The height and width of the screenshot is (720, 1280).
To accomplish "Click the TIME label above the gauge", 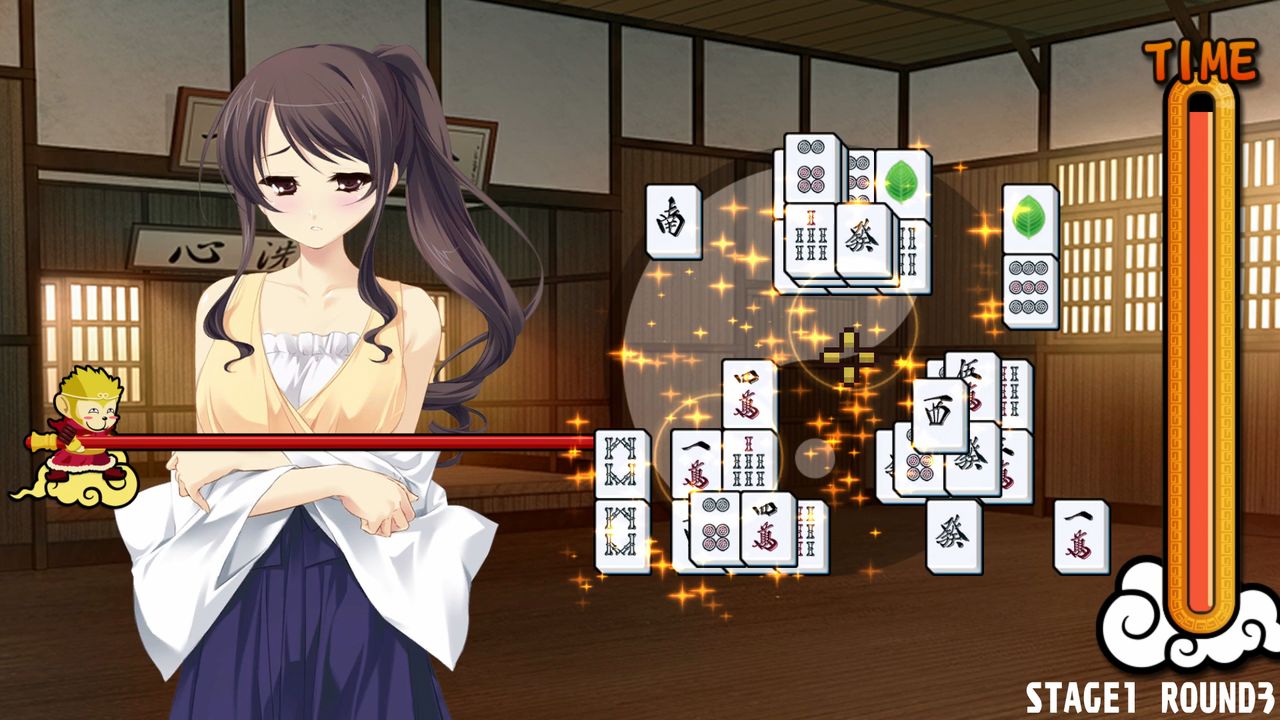I will 1198,57.
